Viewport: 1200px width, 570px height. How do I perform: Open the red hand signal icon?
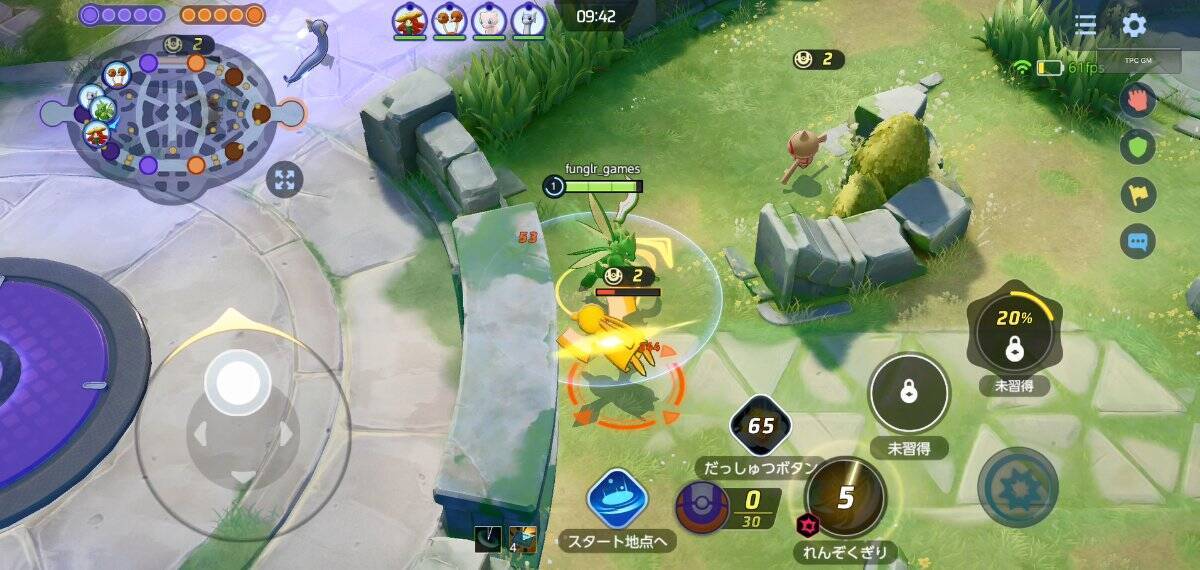(1138, 99)
